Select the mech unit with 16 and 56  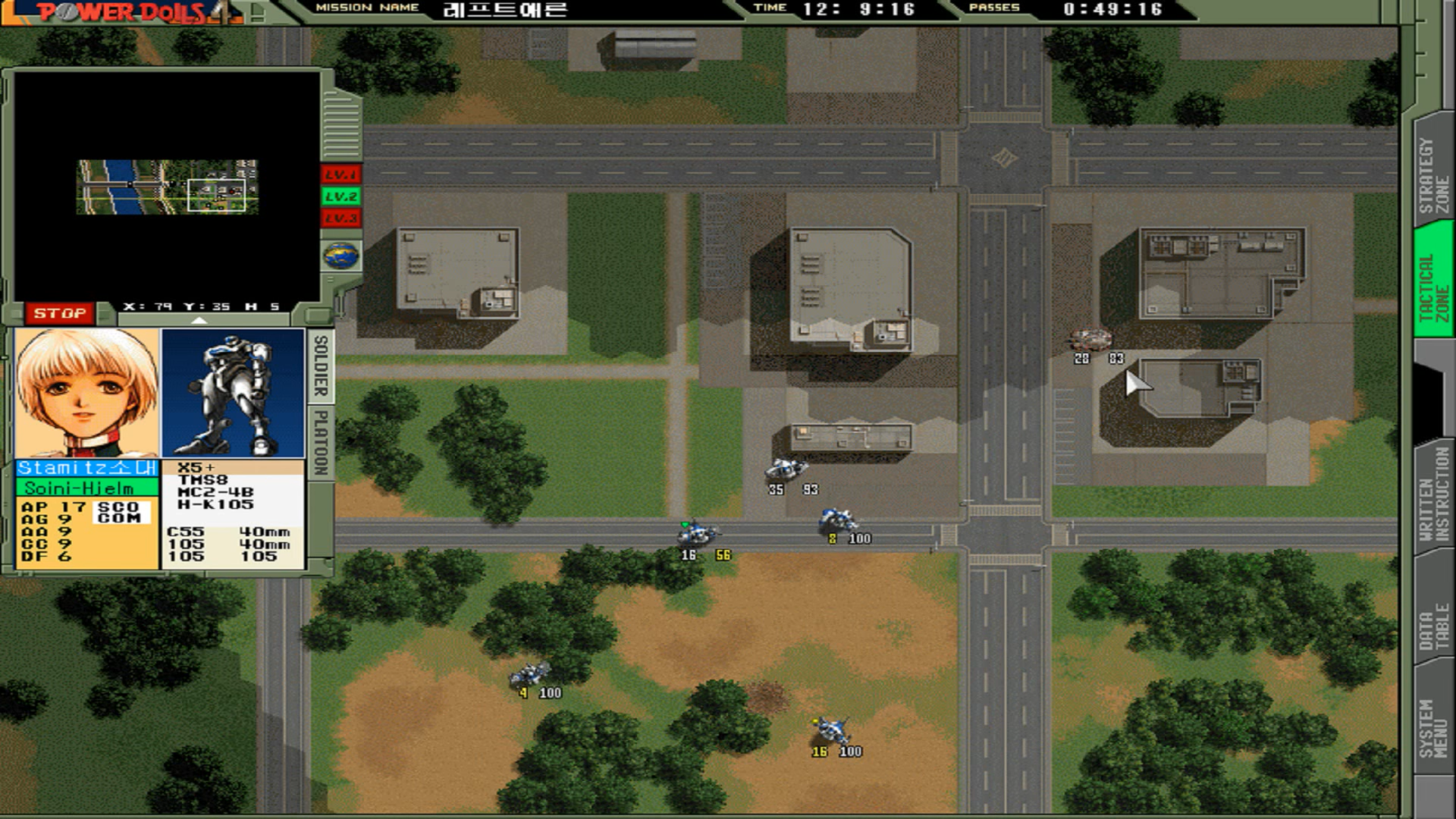(695, 533)
